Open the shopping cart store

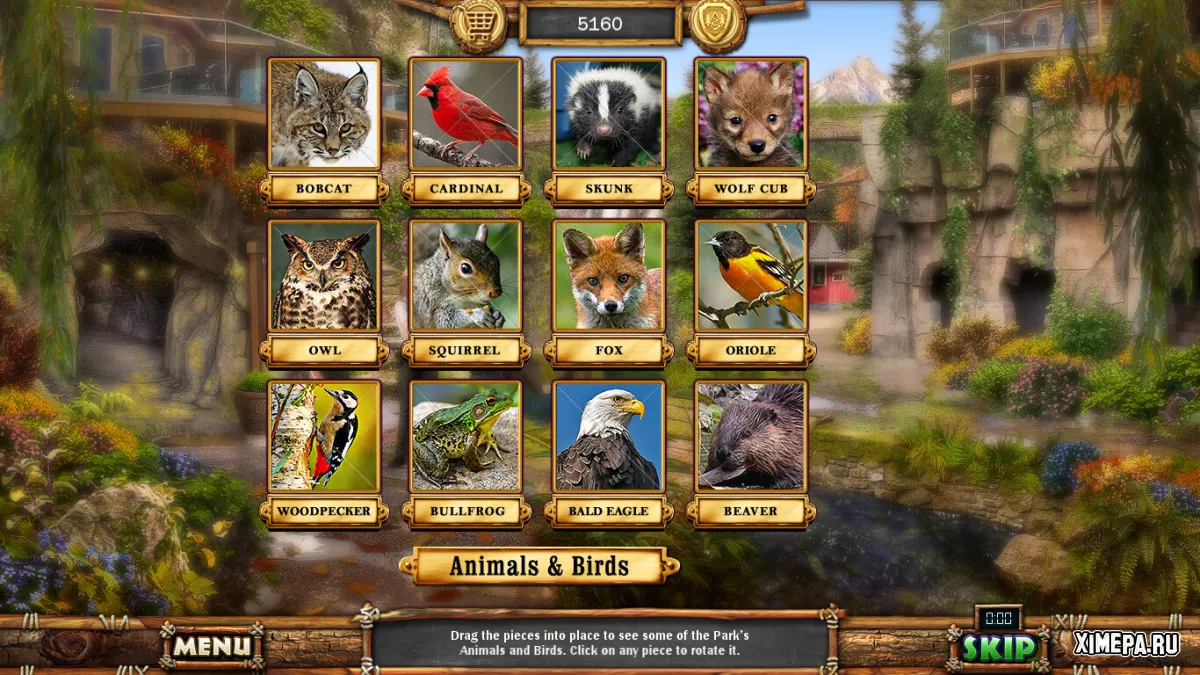pos(479,24)
